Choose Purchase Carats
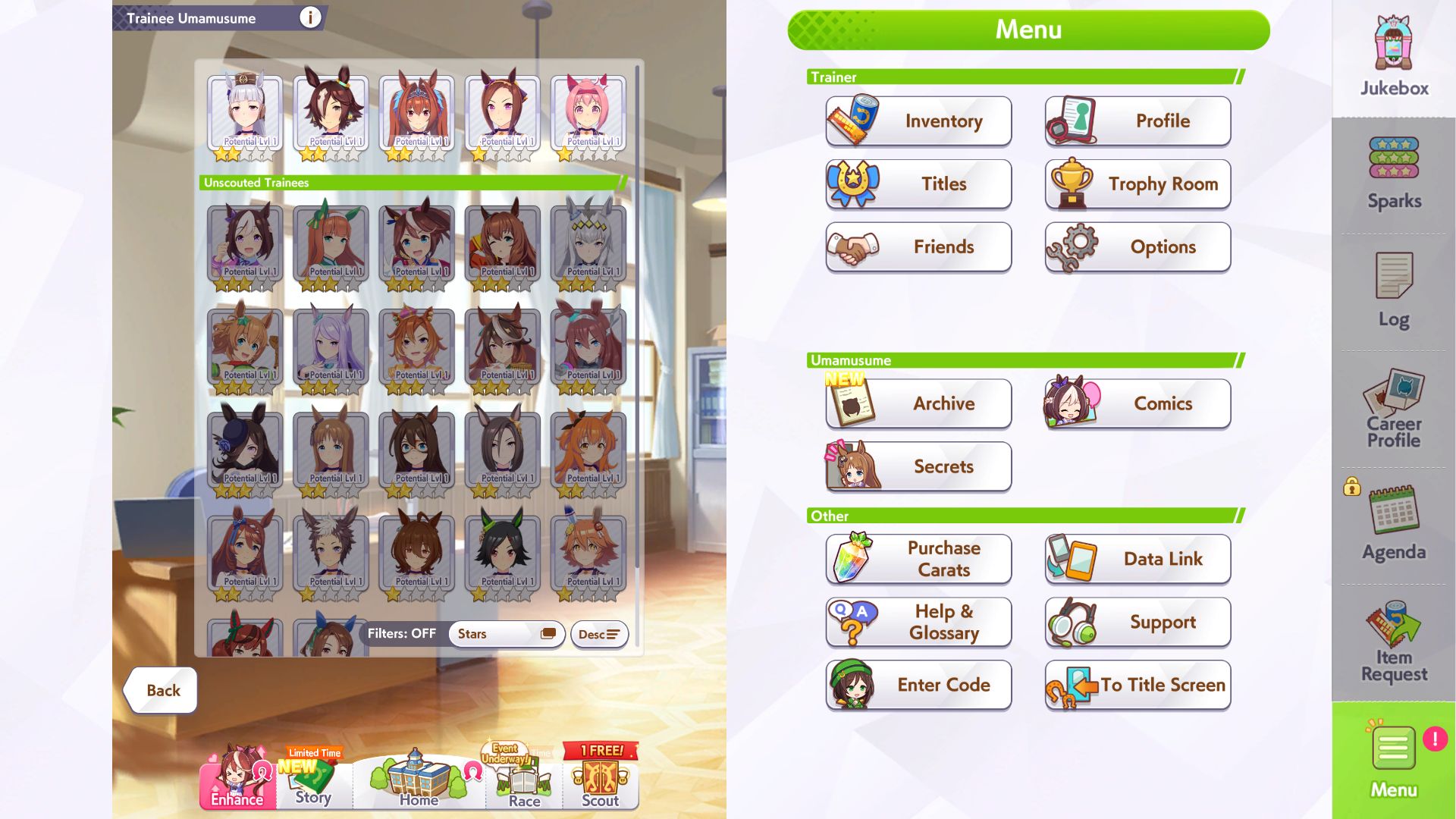1456x819 pixels. (918, 559)
